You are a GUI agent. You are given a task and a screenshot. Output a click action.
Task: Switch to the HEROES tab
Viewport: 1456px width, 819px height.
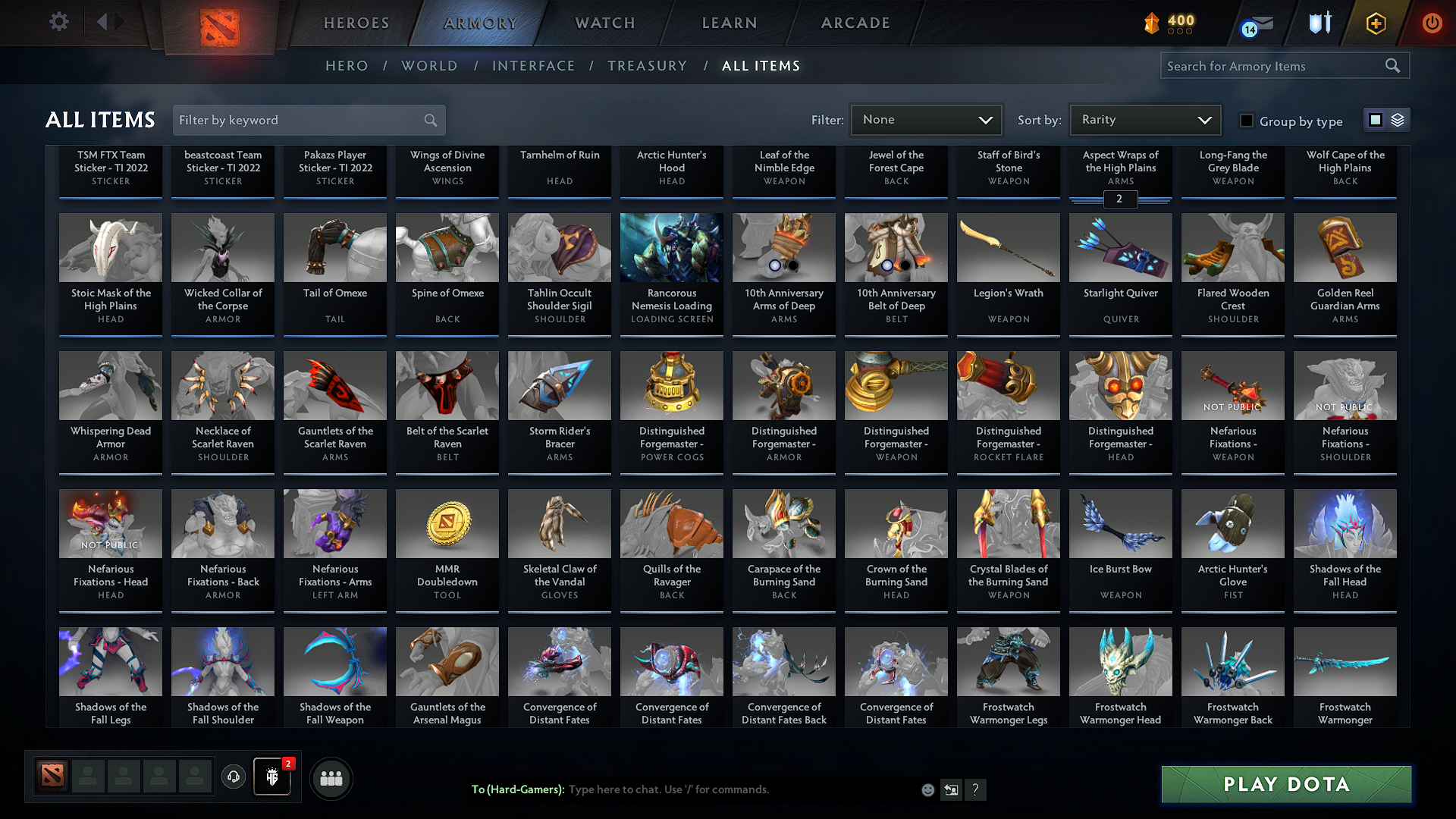click(356, 24)
